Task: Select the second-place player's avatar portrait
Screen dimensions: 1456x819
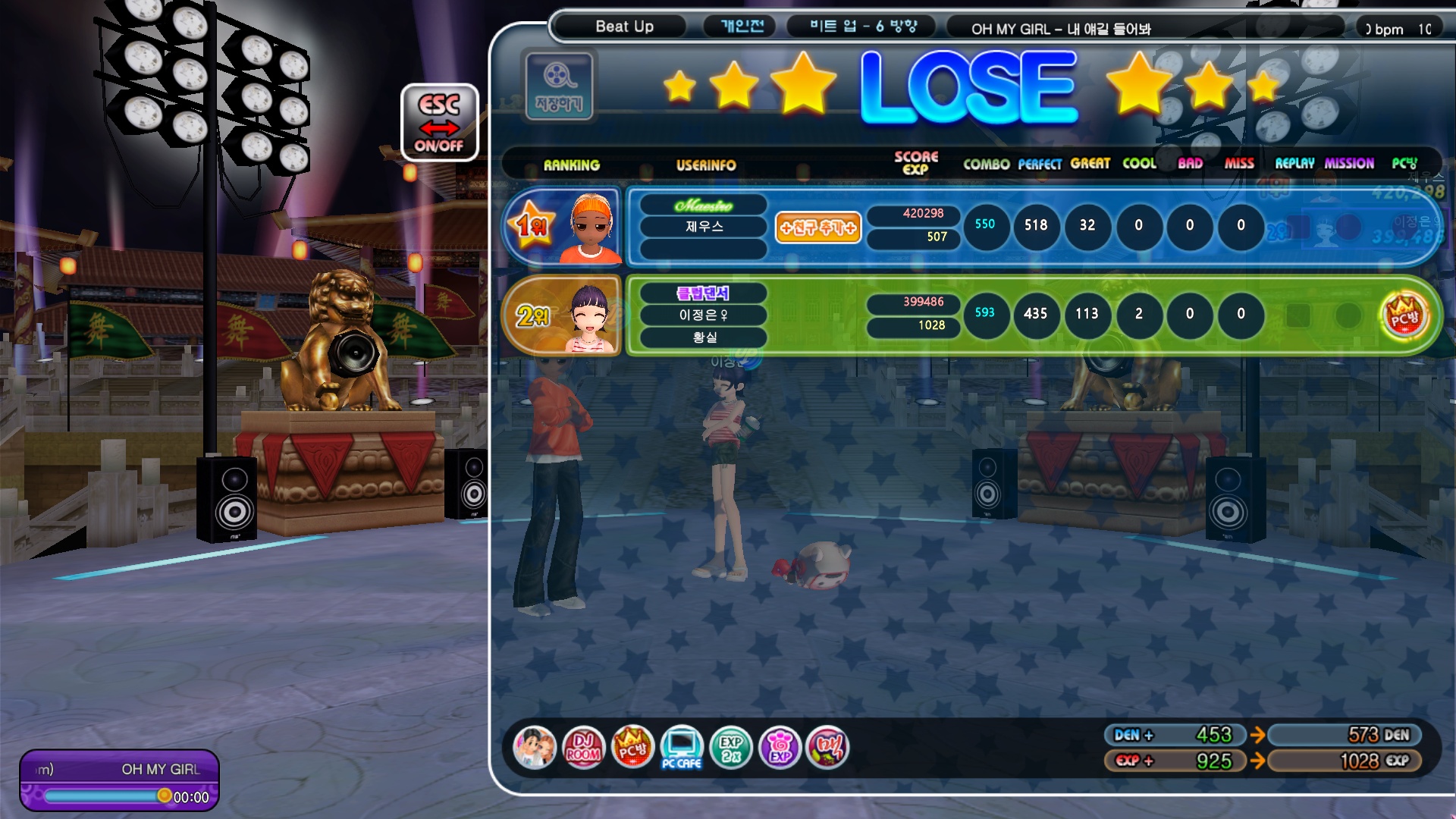Action: pos(590,316)
